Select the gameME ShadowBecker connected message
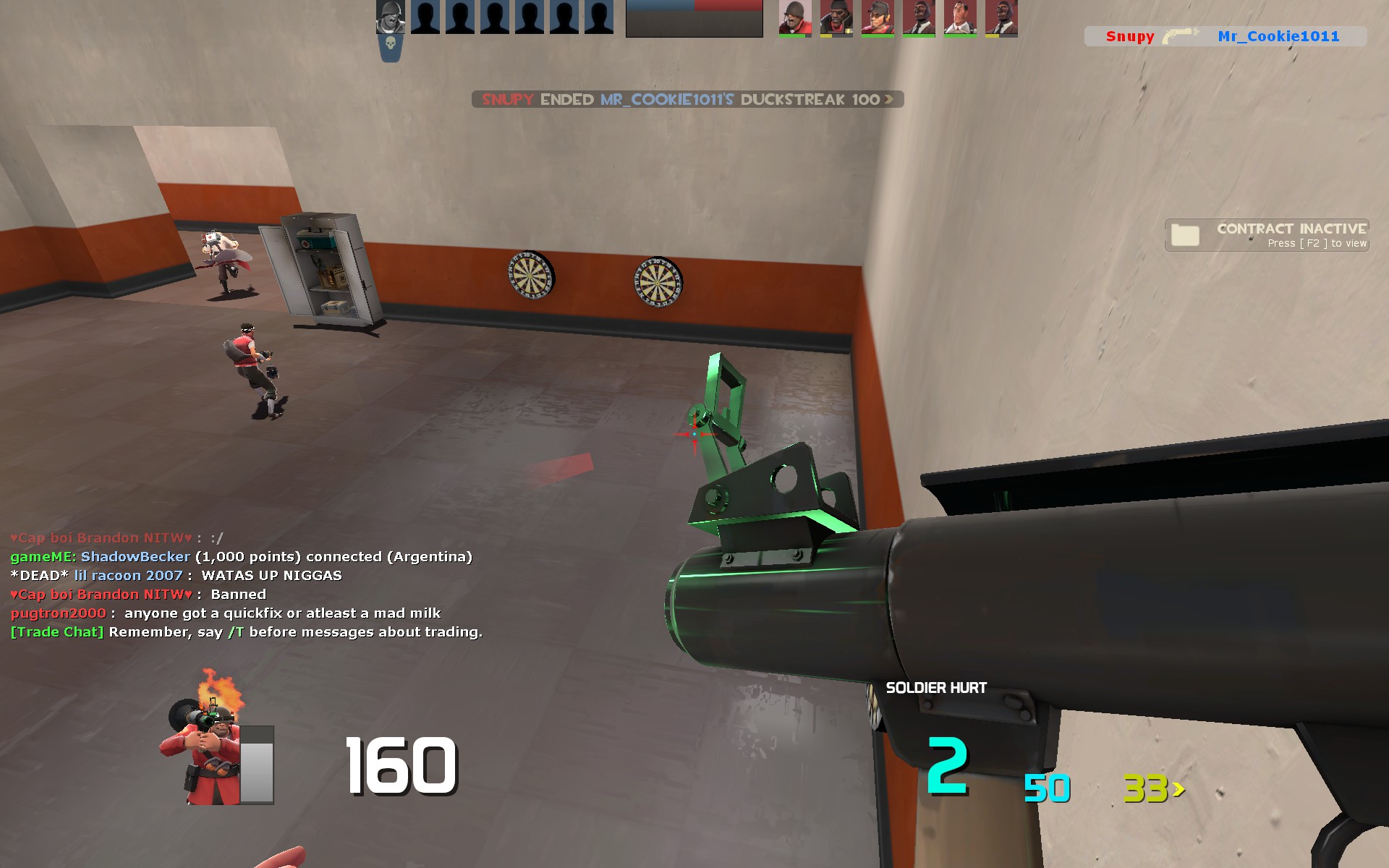Image resolution: width=1389 pixels, height=868 pixels. click(241, 557)
